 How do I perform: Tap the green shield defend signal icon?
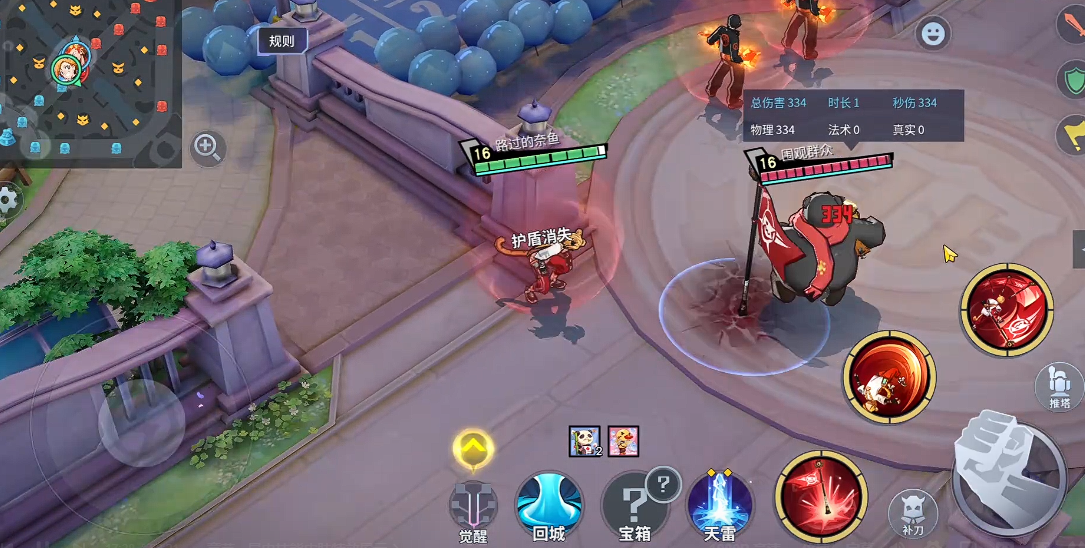(1072, 79)
